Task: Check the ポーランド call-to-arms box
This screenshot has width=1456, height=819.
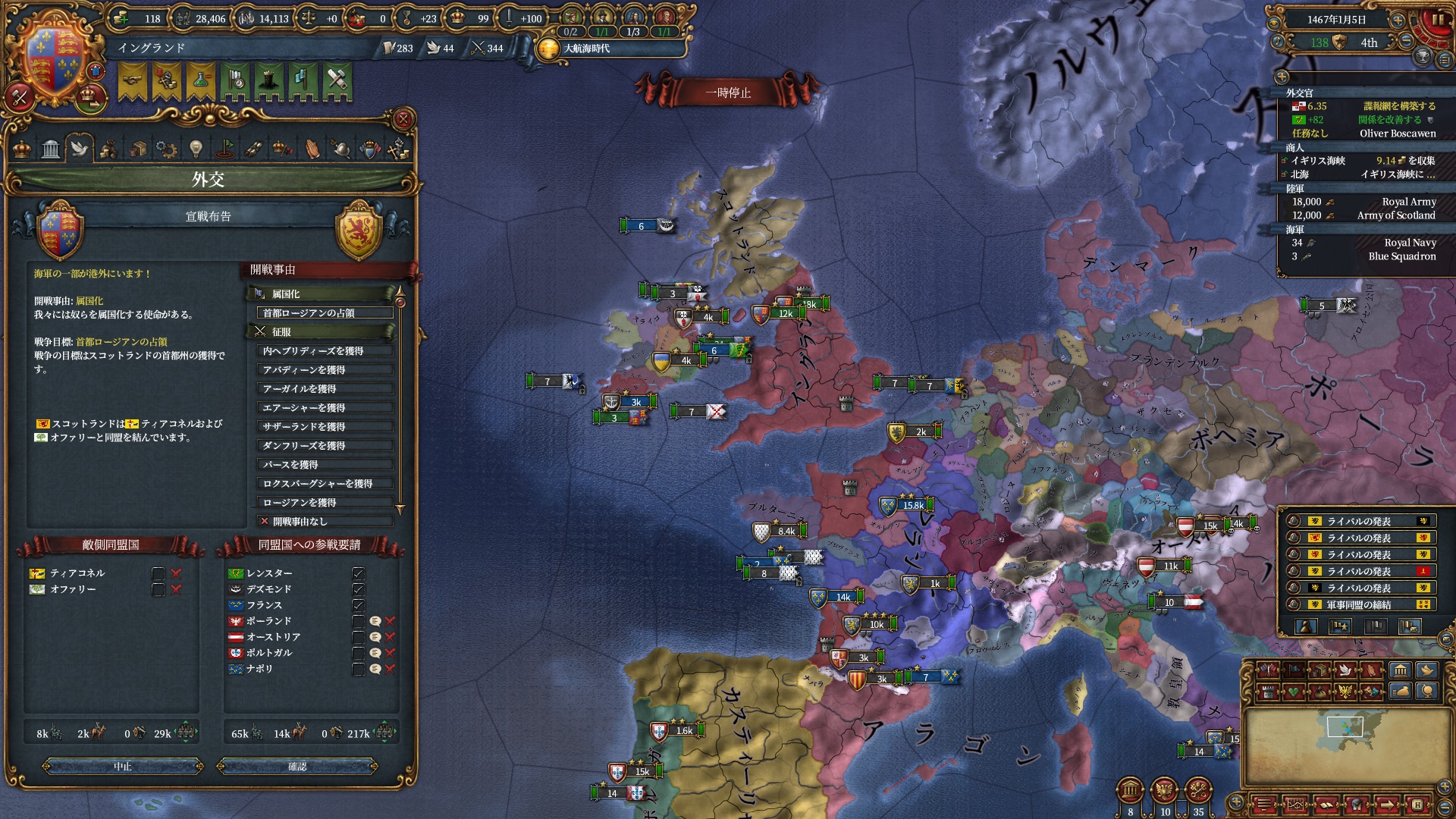Action: (x=358, y=621)
